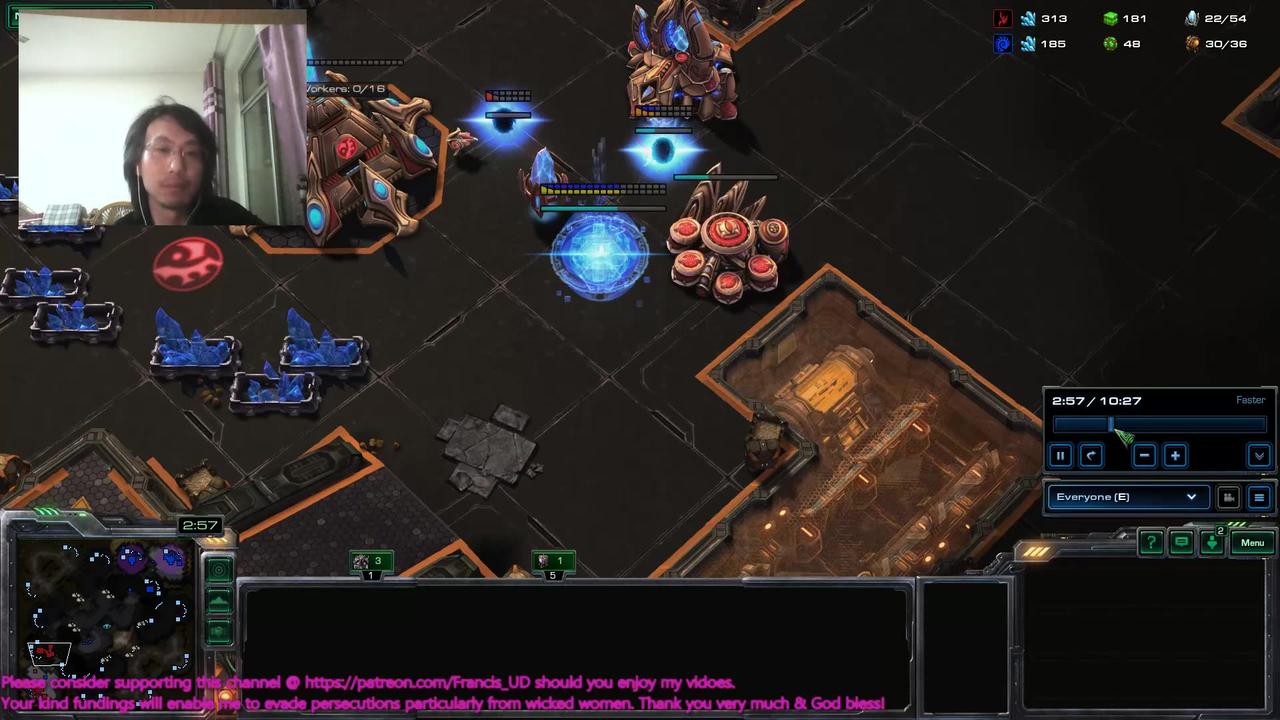Click the supply icon showing 22/54

pos(1191,18)
